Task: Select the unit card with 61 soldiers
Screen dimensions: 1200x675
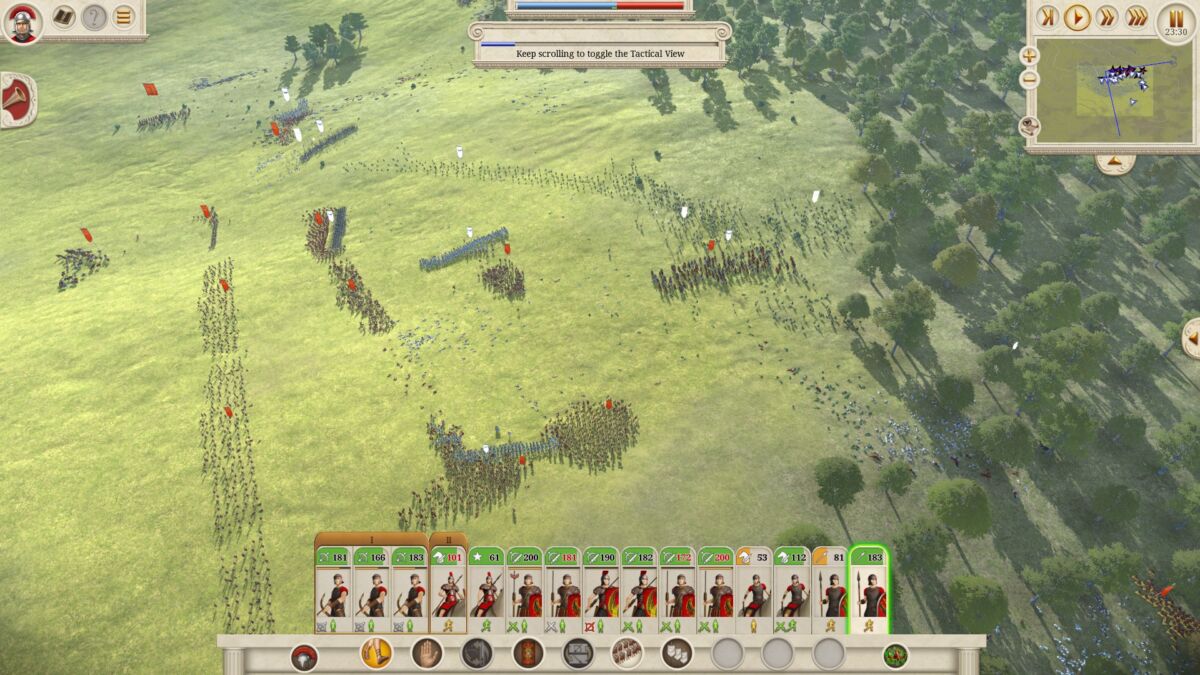Action: tap(487, 591)
